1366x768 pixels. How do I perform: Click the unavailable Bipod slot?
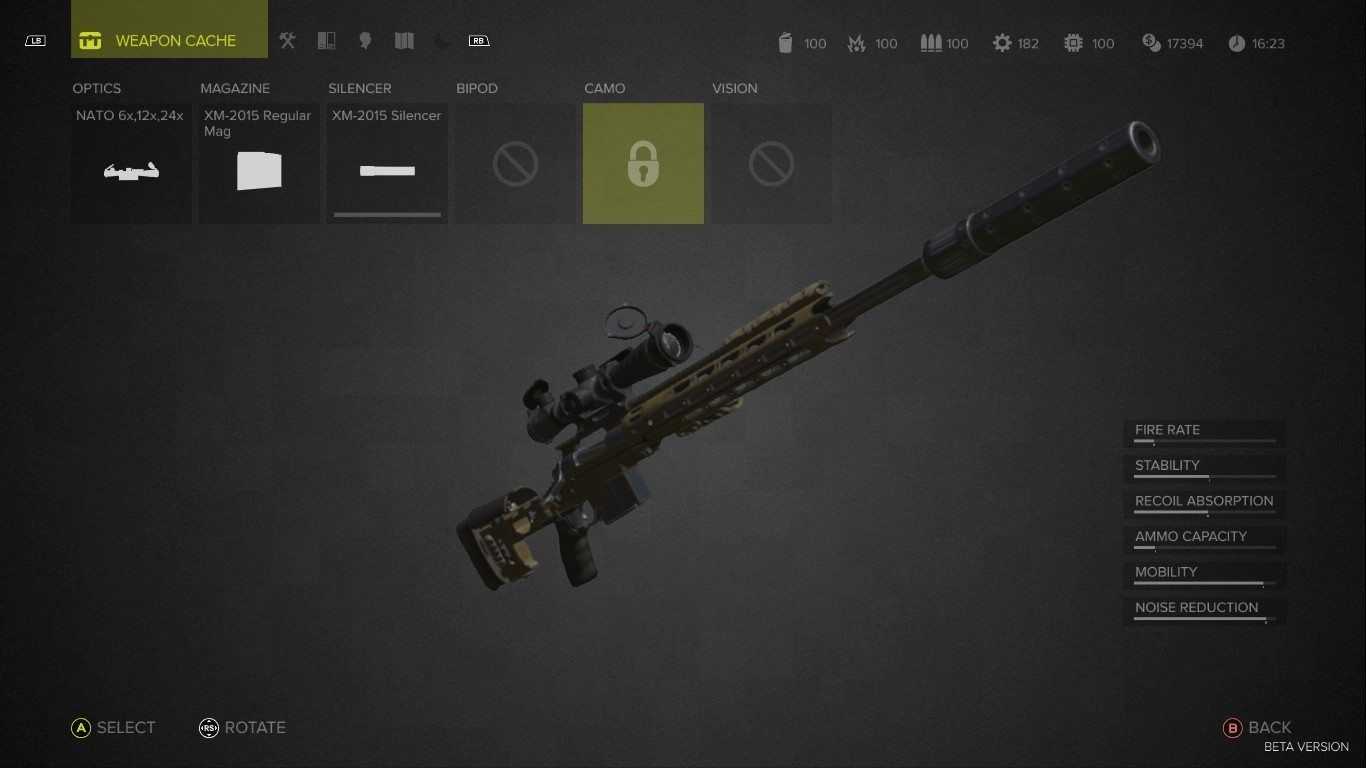515,164
